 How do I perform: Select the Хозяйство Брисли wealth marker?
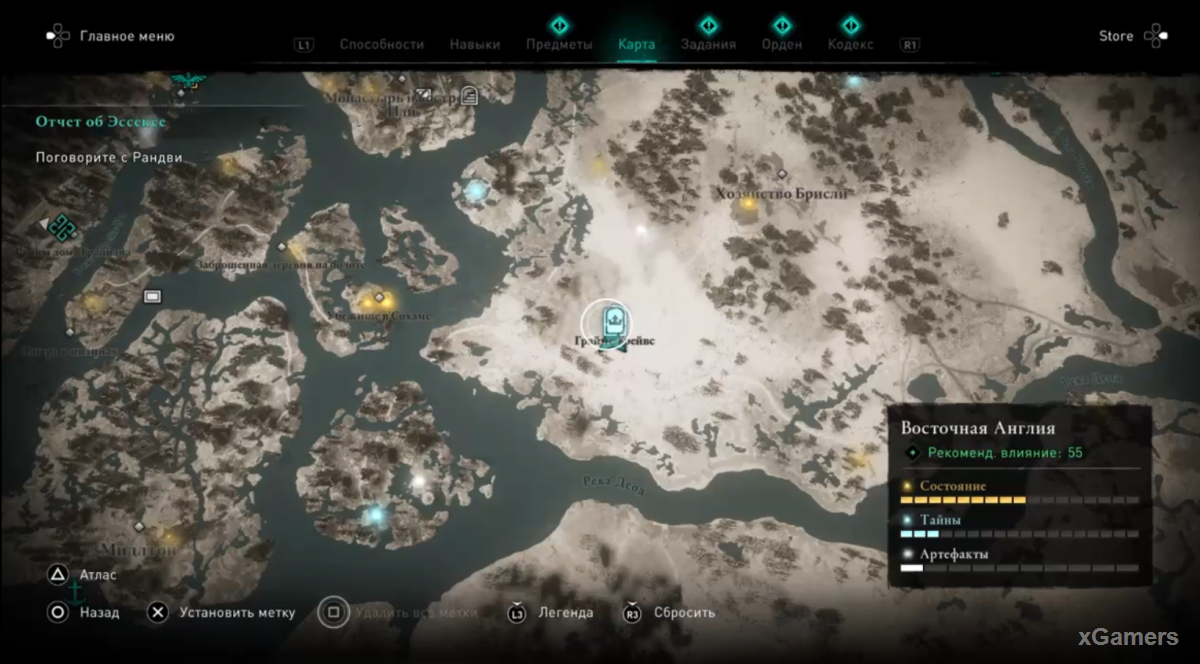point(748,205)
